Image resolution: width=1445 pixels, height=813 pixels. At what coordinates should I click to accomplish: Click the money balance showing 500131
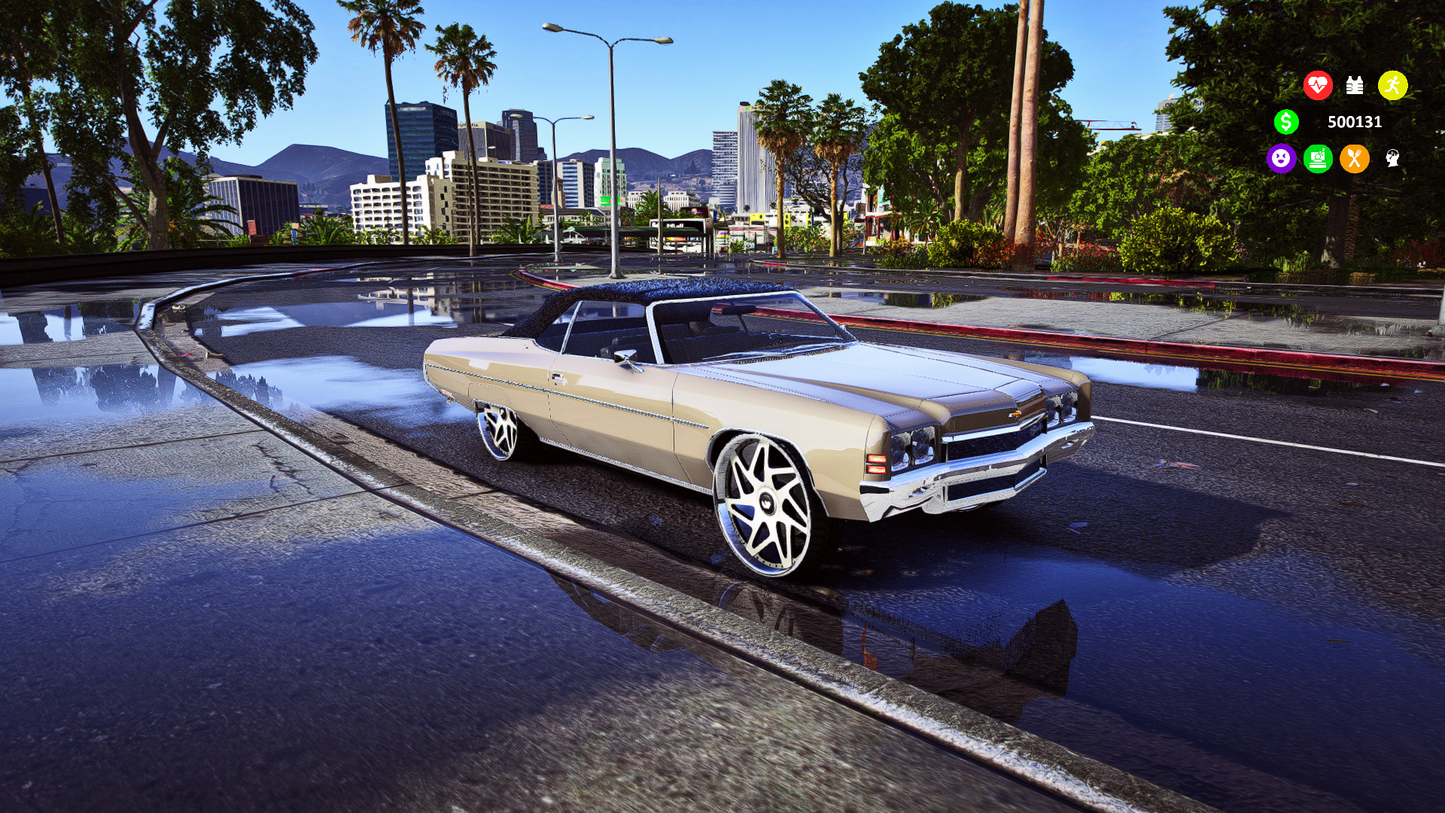[1355, 122]
